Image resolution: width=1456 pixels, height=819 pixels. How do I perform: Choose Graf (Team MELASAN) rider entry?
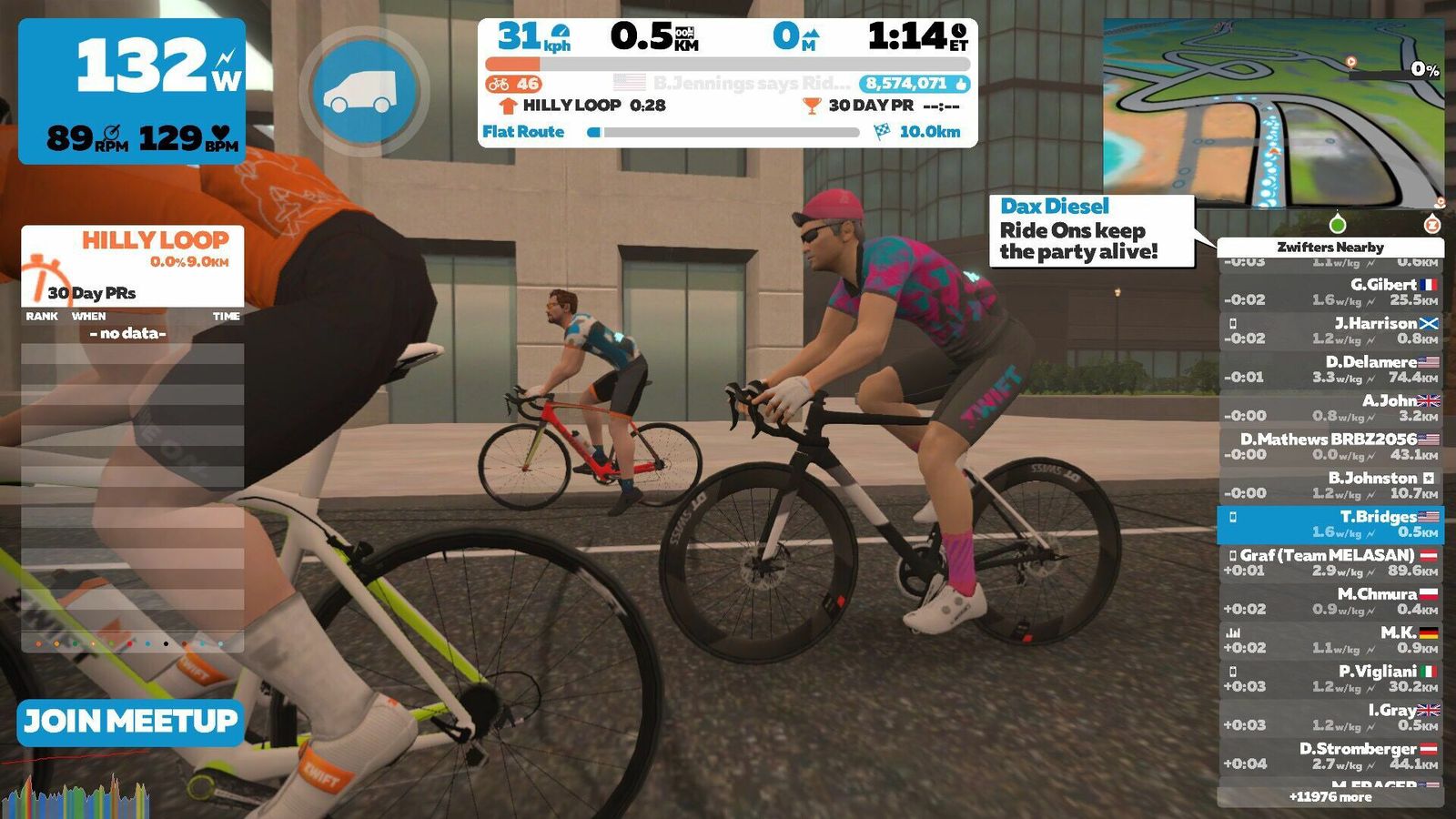[x=1330, y=562]
